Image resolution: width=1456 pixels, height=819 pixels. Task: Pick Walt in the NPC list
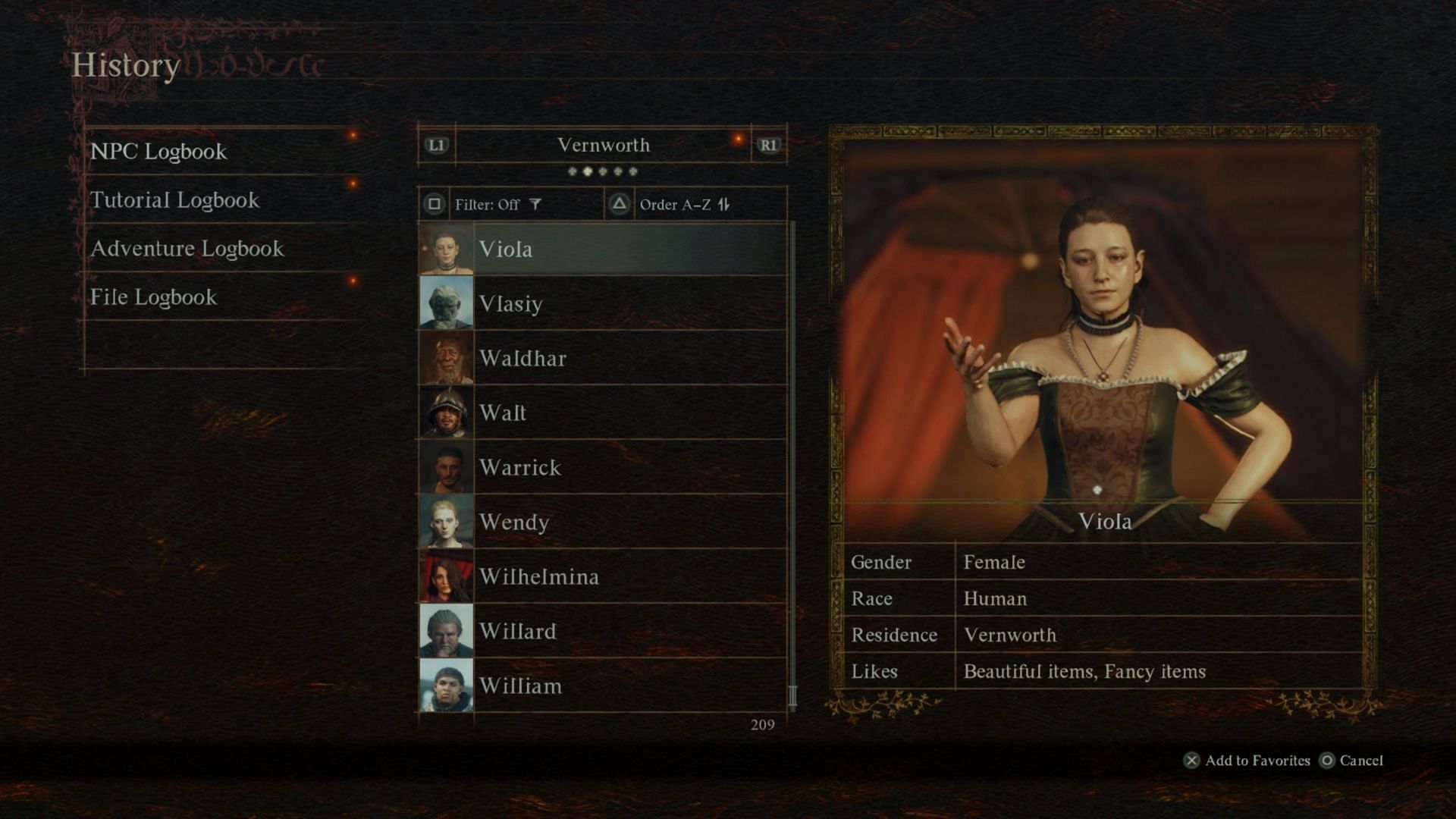(x=602, y=413)
